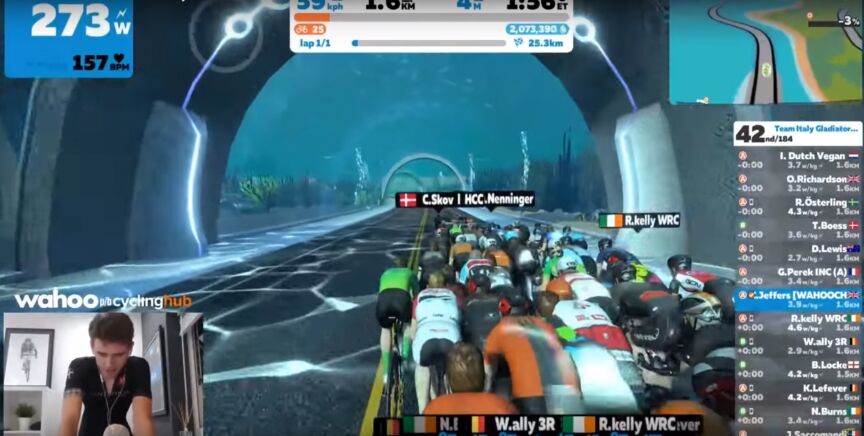Select I. Dutch Vegan in rider list

[798, 160]
